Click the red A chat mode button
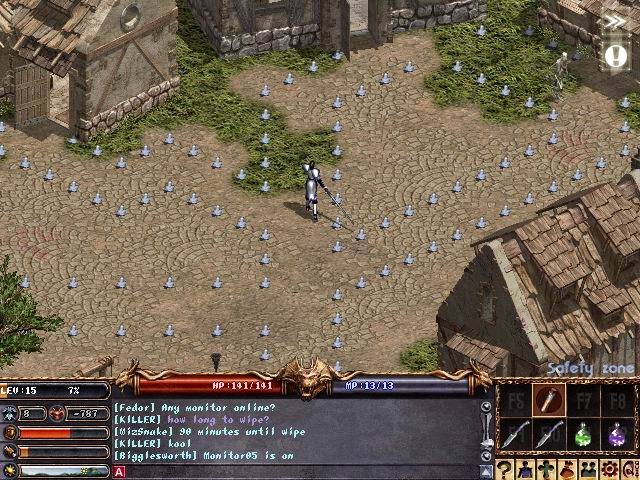The height and width of the screenshot is (480, 640). click(x=119, y=472)
